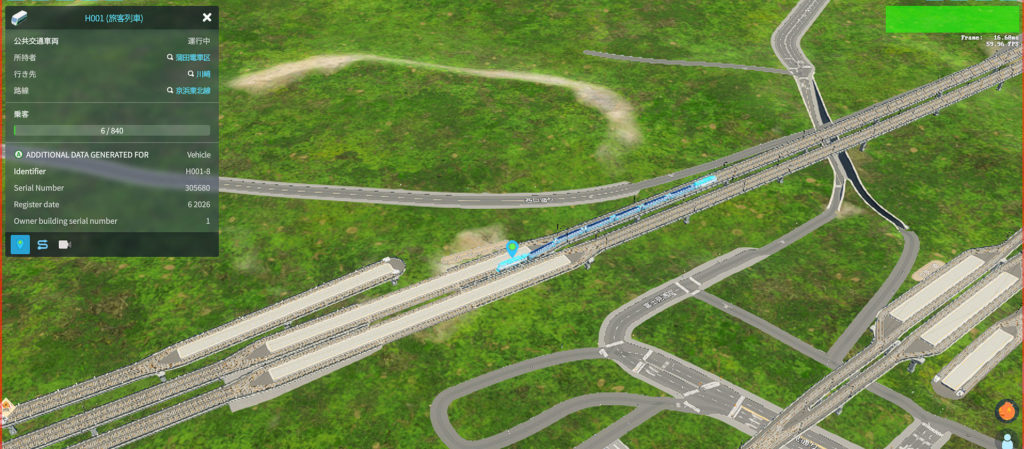Open the orange fire notification icon
1024x449 pixels.
(x=1006, y=411)
